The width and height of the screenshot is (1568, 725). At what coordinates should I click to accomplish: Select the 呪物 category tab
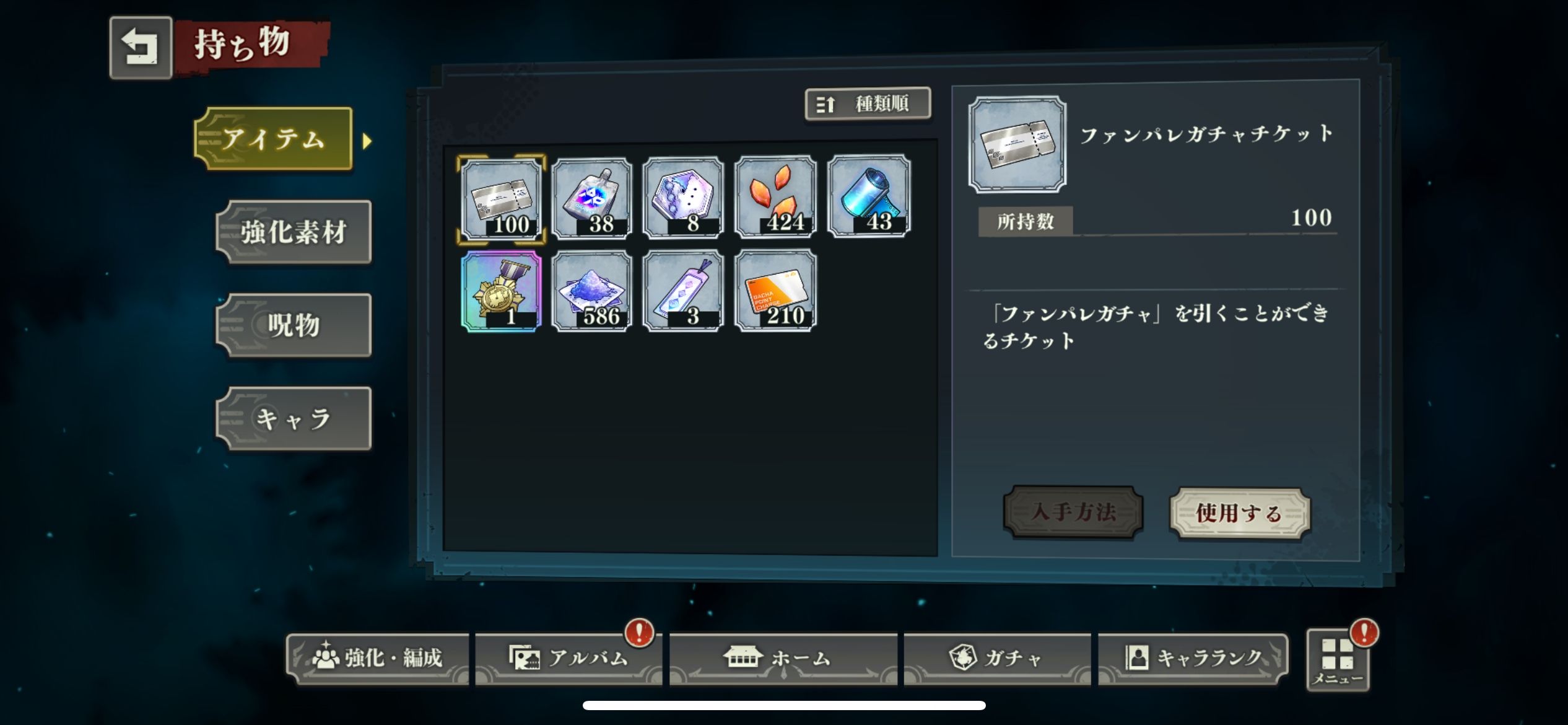[294, 325]
